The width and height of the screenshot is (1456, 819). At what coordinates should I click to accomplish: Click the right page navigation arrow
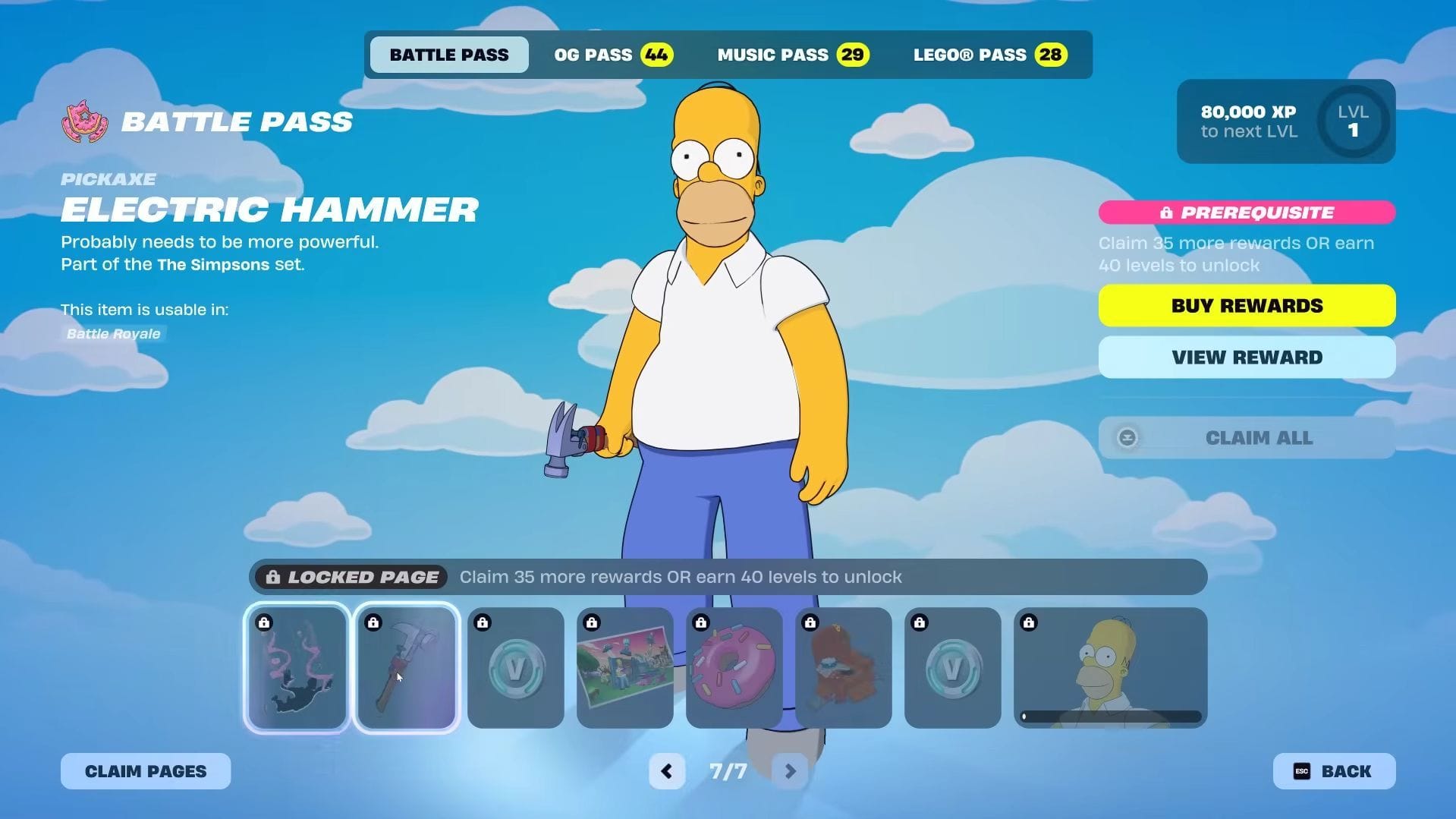click(x=789, y=770)
